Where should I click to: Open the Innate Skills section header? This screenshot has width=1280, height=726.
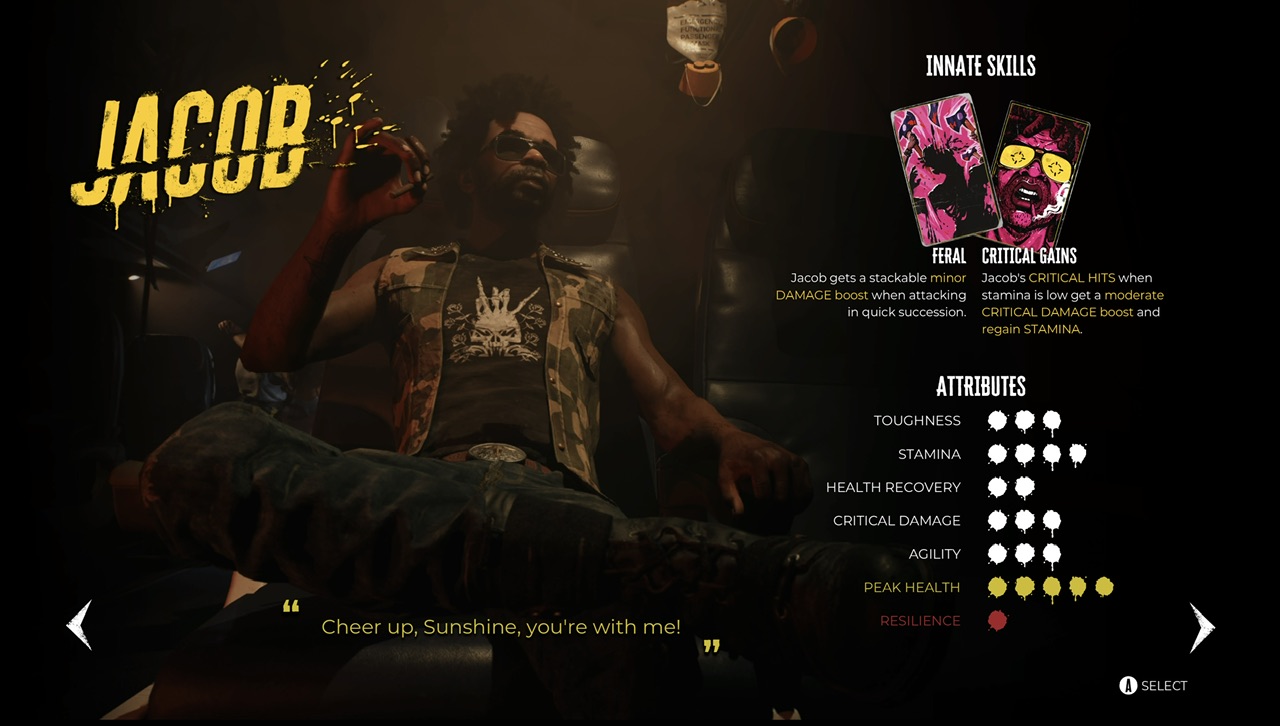click(x=982, y=66)
